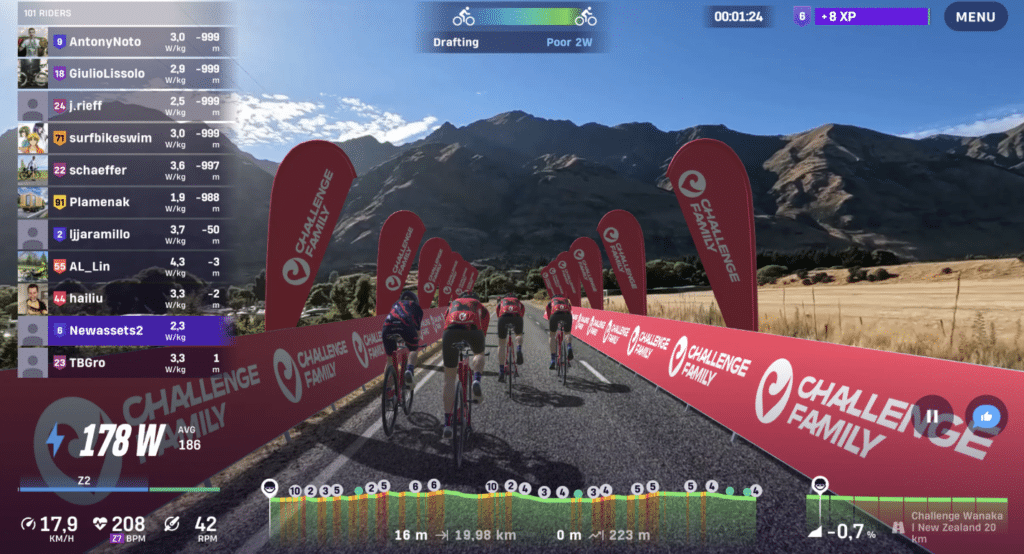
Task: Choose rider ljjaramillo from the list
Action: click(125, 234)
